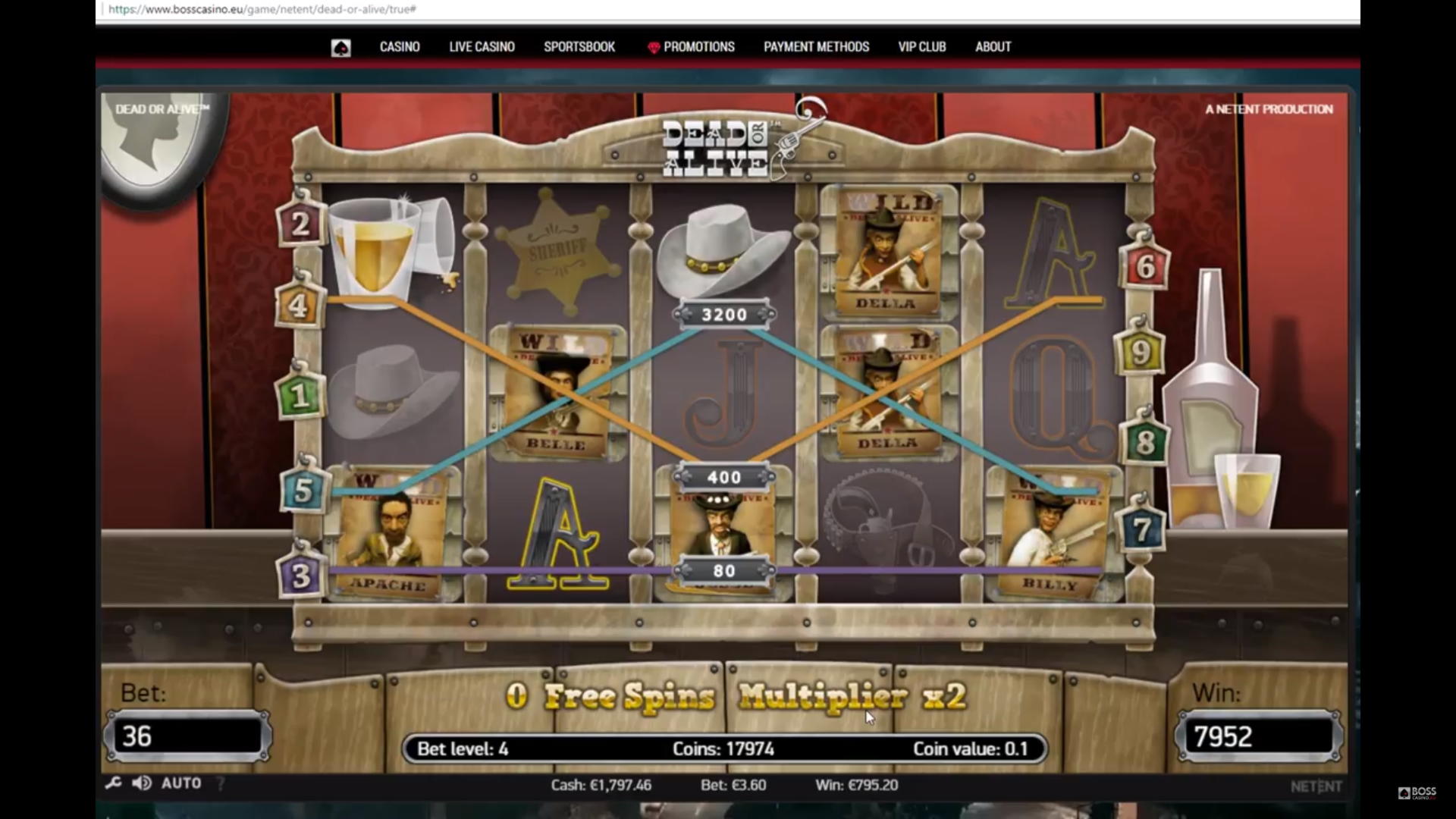
Task: Open the Sportsbook section
Action: coord(579,47)
